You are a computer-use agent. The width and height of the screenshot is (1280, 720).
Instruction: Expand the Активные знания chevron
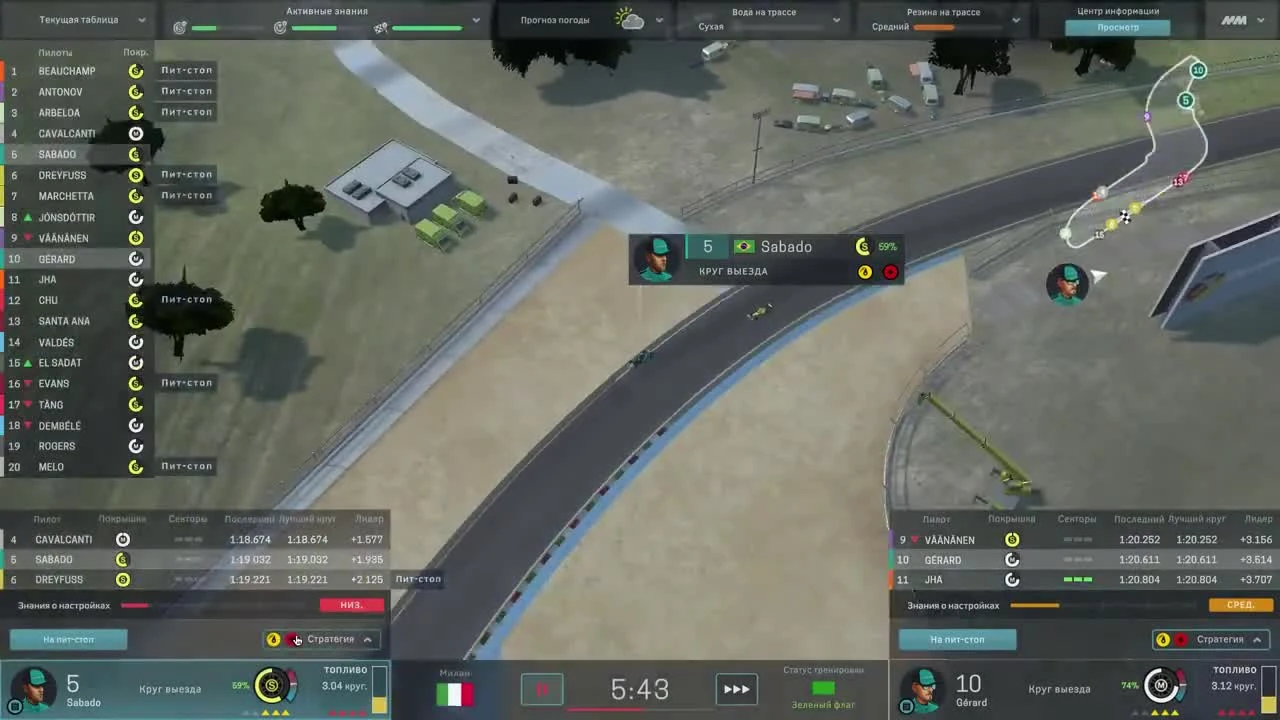click(476, 19)
